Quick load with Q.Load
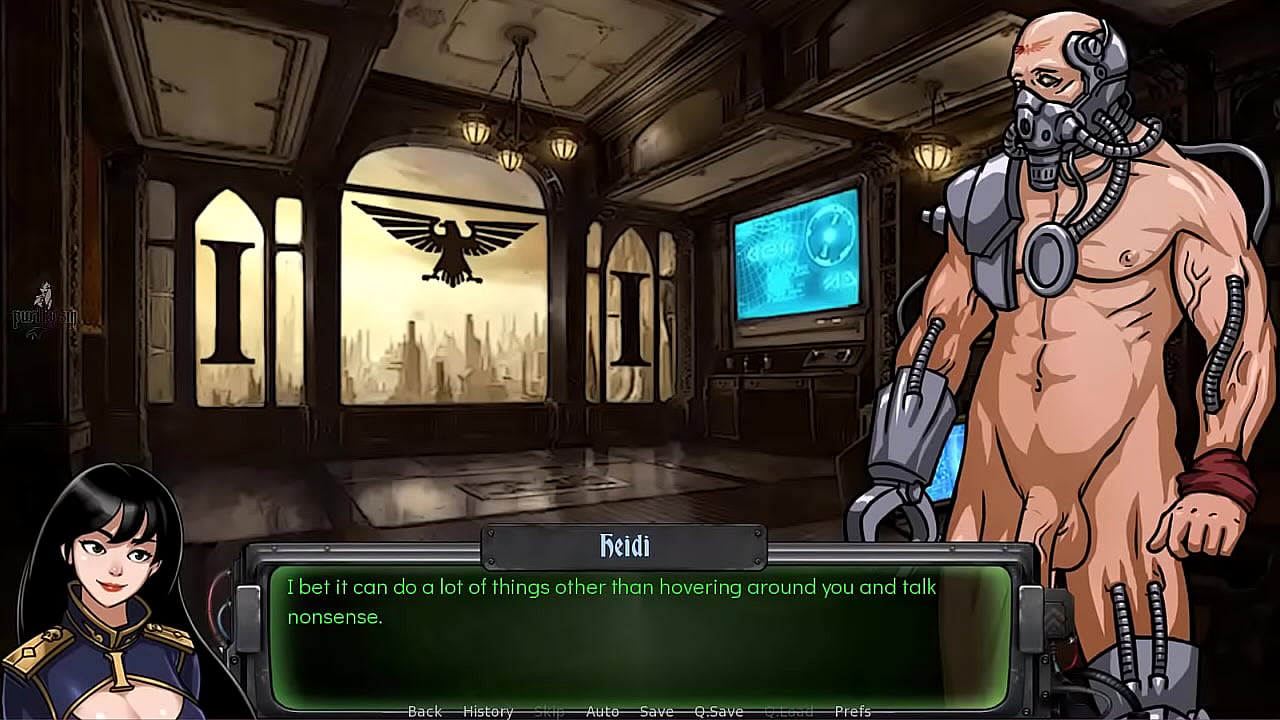Image resolution: width=1280 pixels, height=720 pixels. click(788, 711)
